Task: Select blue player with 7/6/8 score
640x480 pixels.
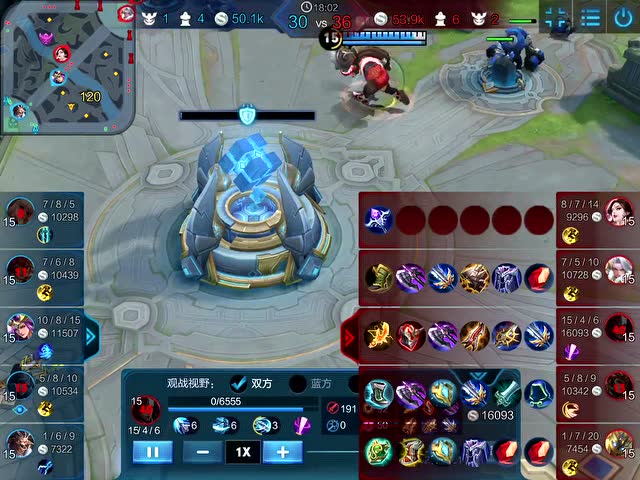Action: [x=20, y=270]
